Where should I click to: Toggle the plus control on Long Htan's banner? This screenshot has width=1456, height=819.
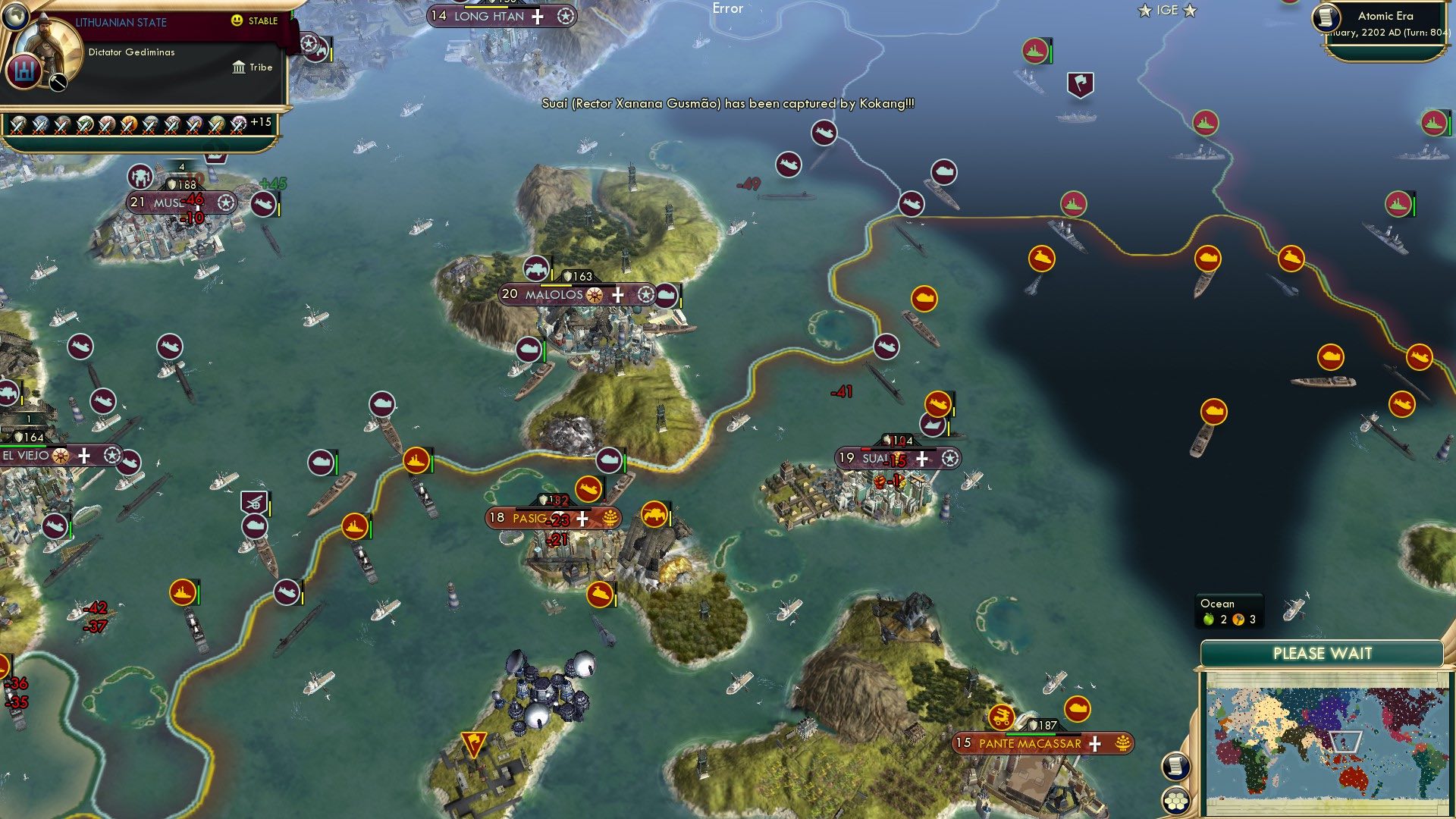(x=538, y=16)
